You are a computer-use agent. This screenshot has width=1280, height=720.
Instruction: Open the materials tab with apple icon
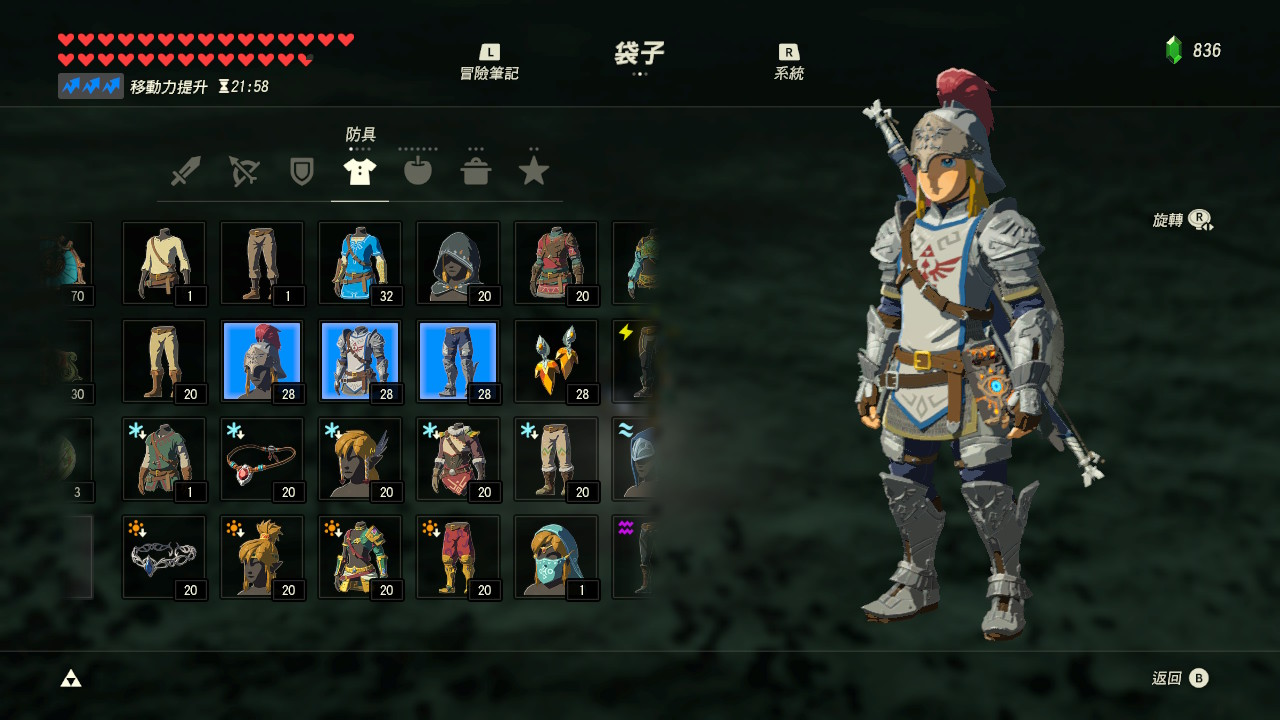coord(418,169)
